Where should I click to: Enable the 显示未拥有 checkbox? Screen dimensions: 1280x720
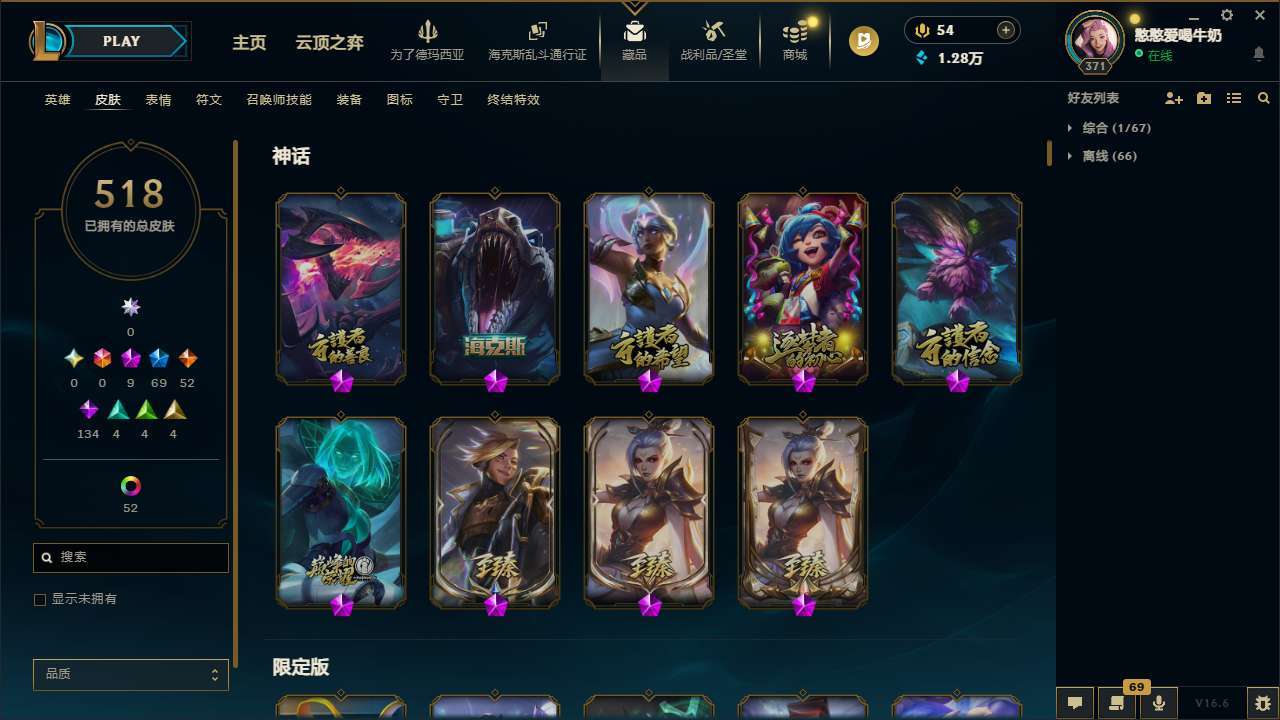tap(40, 599)
